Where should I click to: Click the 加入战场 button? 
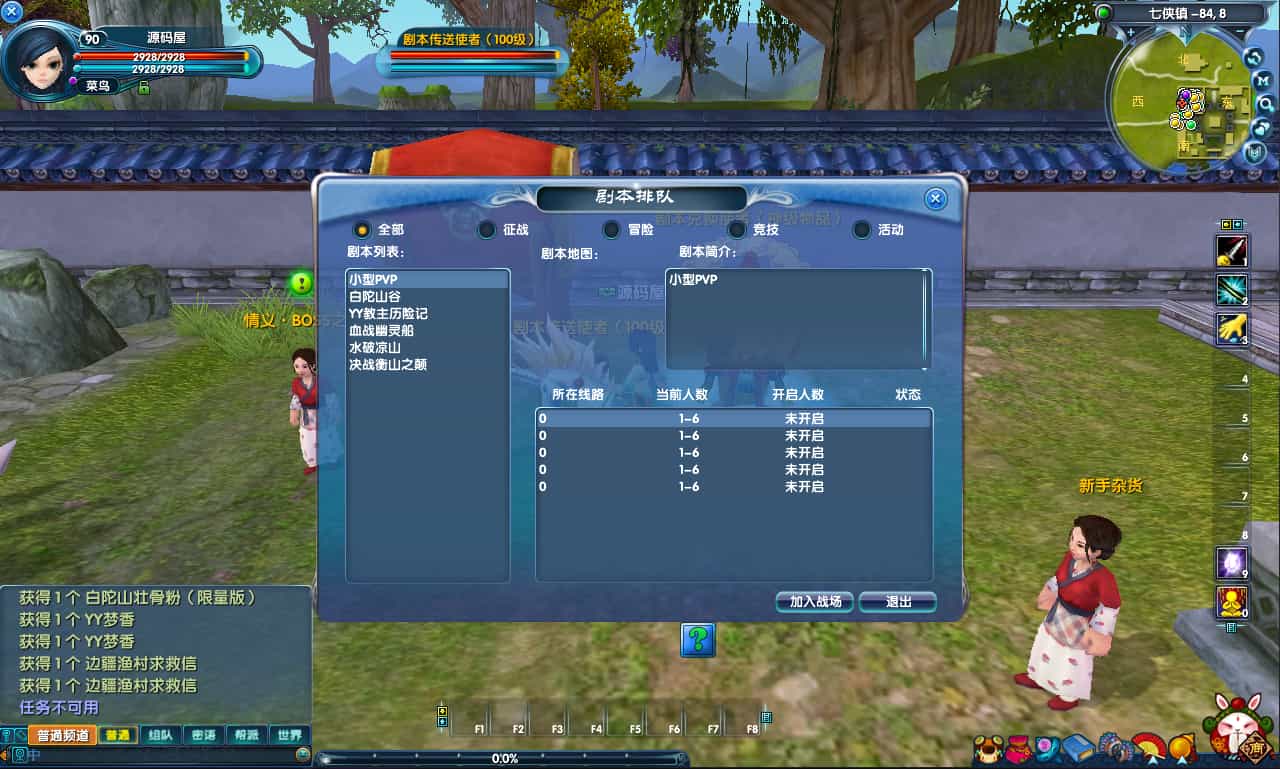pos(813,602)
